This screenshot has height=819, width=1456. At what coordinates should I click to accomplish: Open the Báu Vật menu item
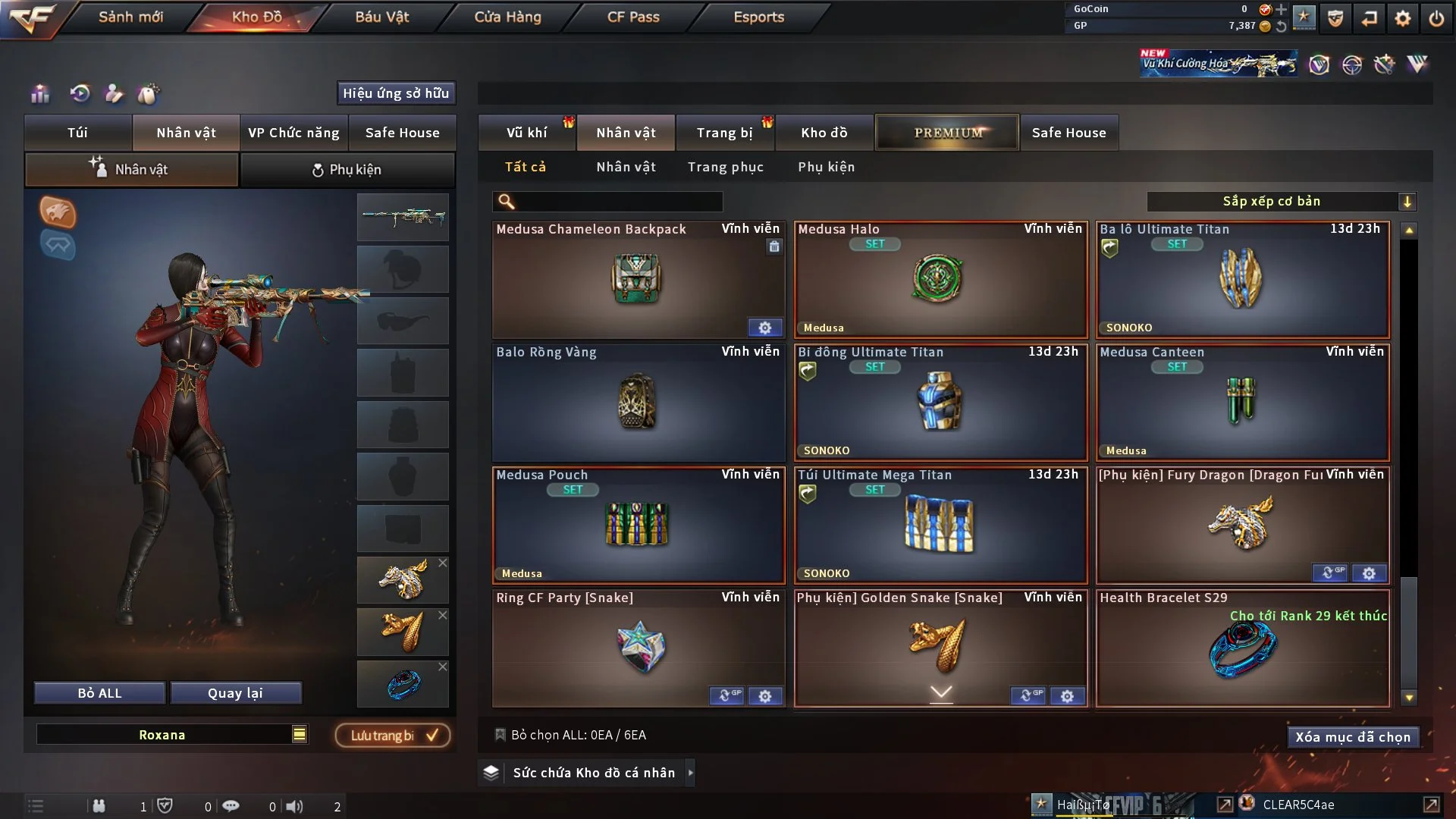coord(383,16)
